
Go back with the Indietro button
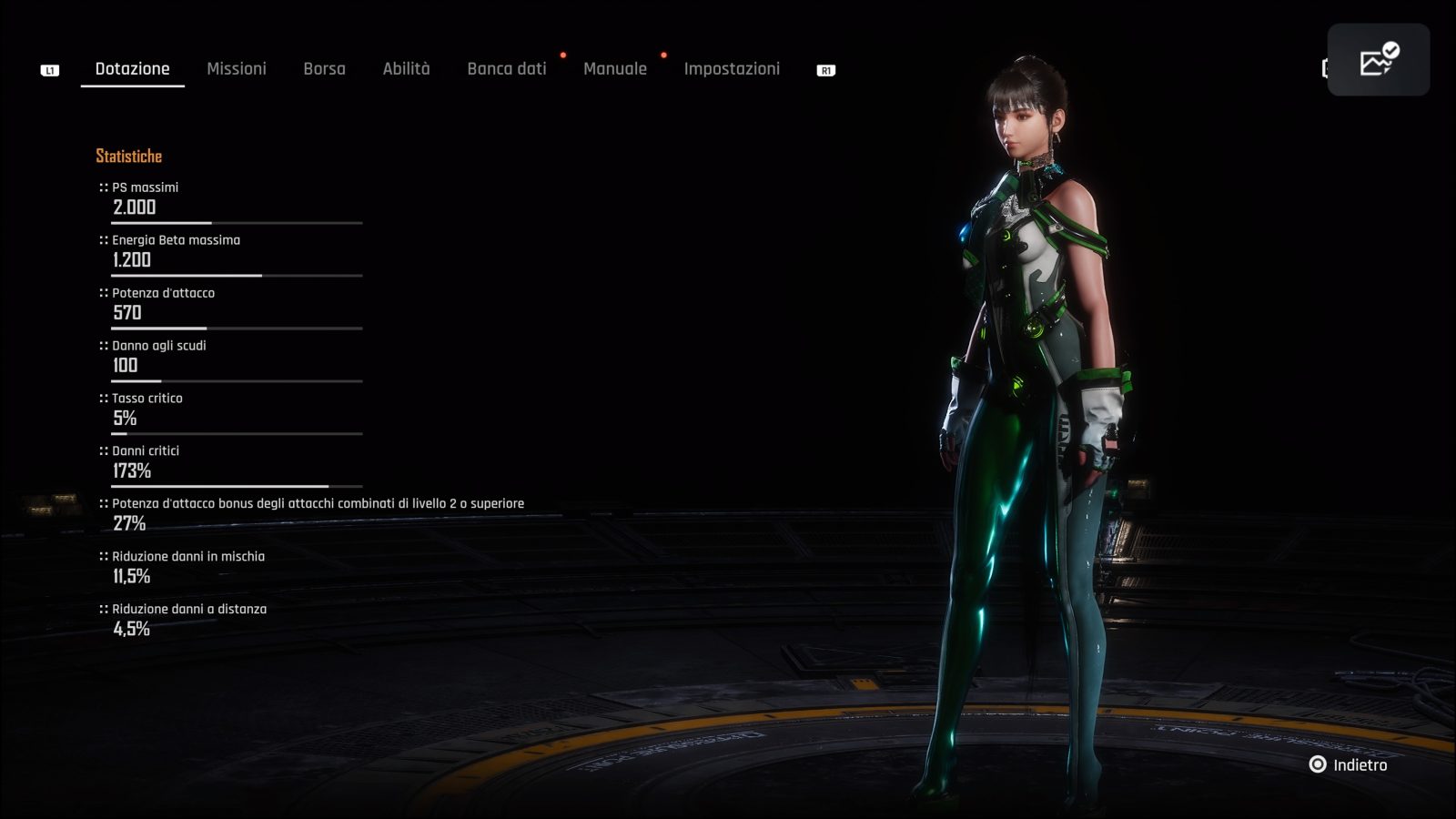click(x=1350, y=765)
